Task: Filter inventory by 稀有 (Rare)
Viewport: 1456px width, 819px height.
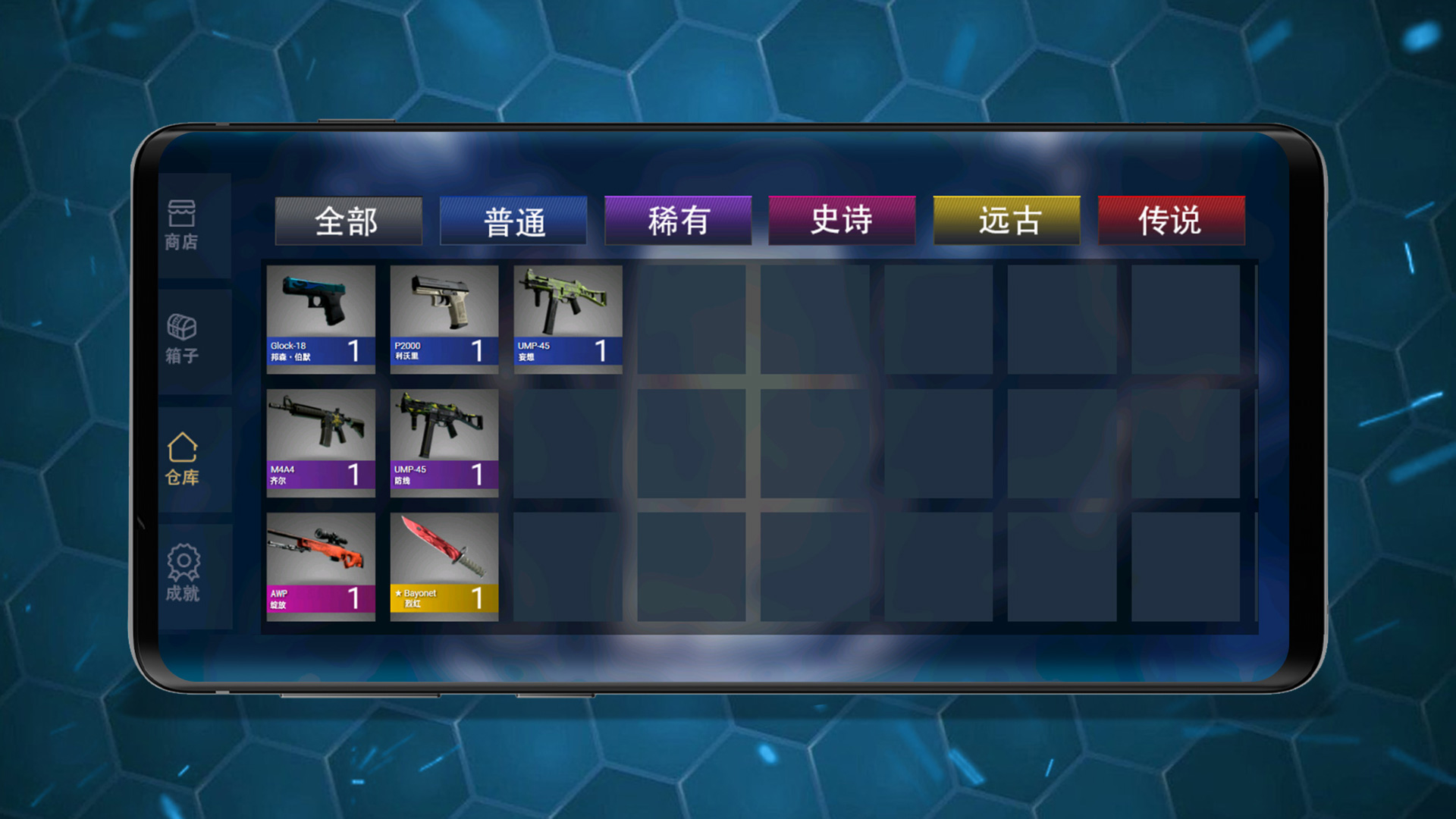Action: (x=678, y=220)
